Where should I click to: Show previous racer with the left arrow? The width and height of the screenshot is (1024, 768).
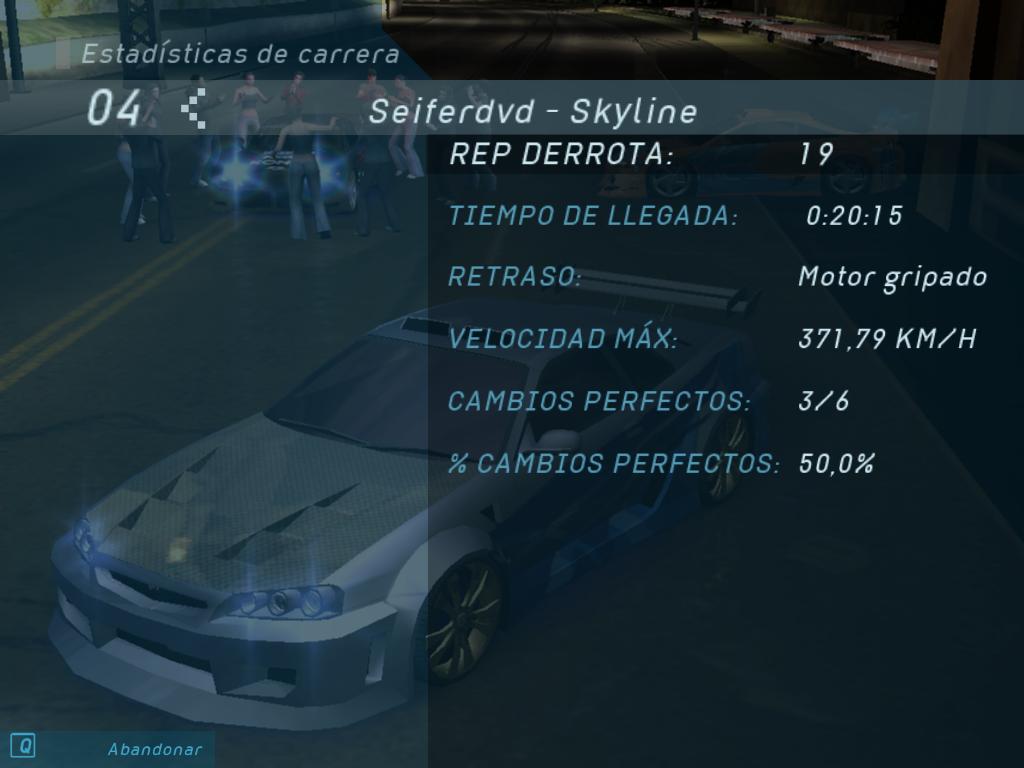(194, 108)
